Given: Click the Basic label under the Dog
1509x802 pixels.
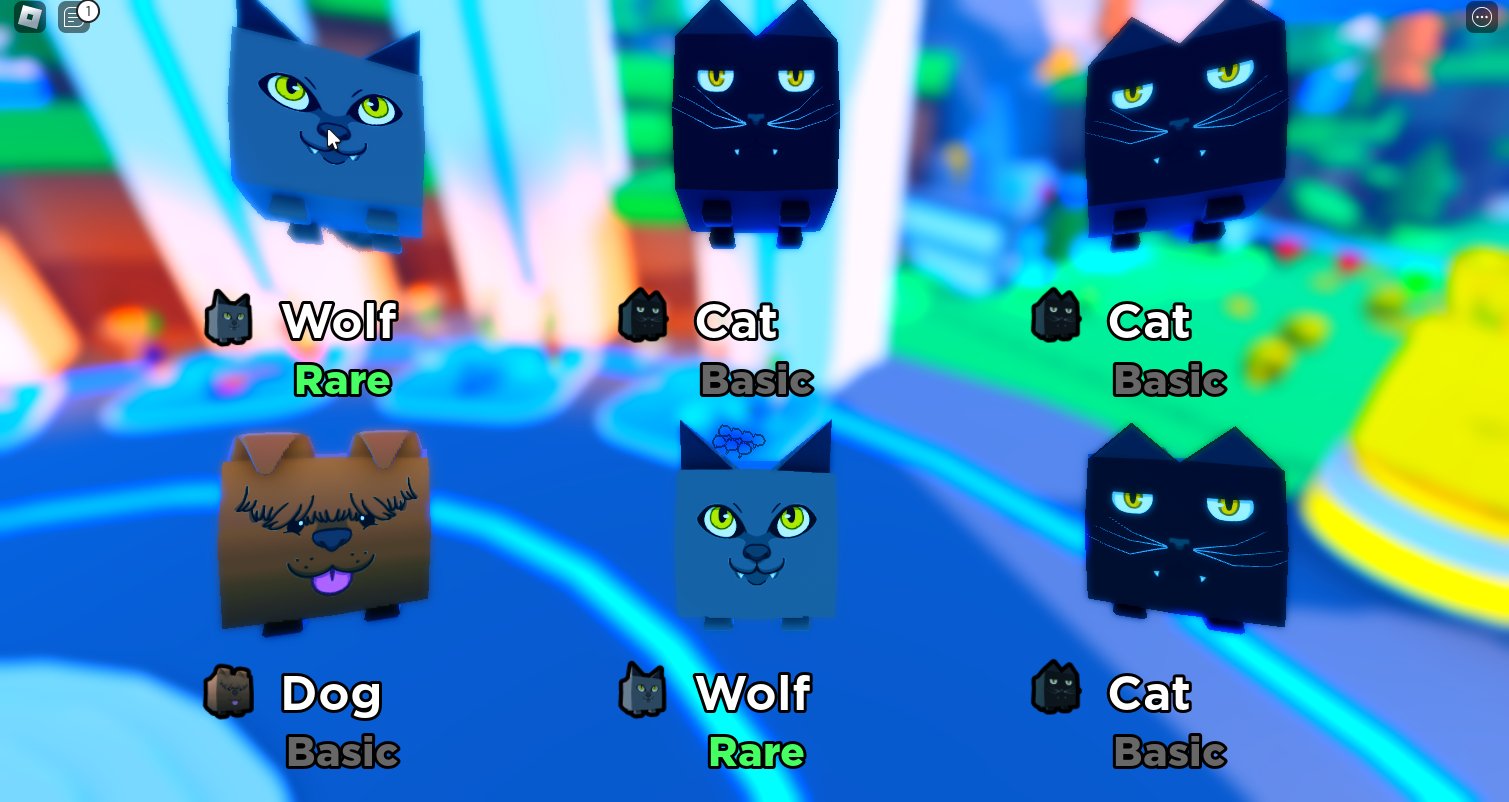Looking at the screenshot, I should [x=342, y=753].
